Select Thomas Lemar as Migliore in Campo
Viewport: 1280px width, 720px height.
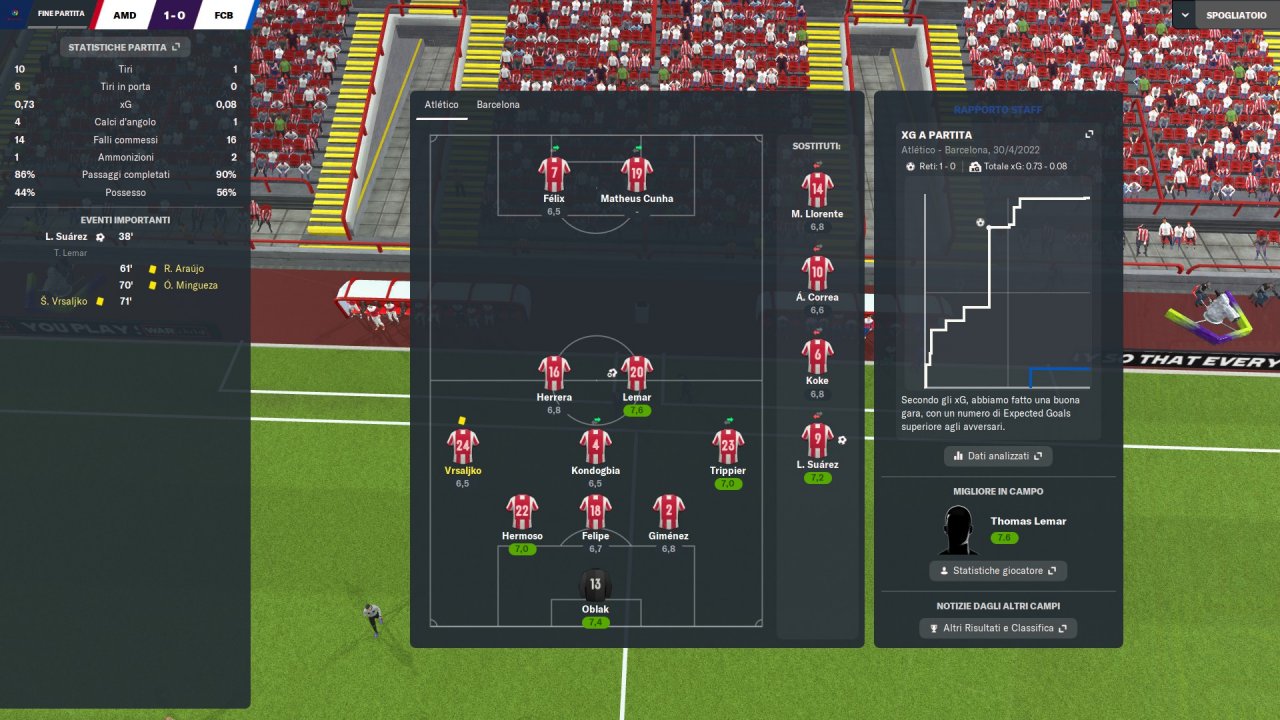pos(1027,521)
